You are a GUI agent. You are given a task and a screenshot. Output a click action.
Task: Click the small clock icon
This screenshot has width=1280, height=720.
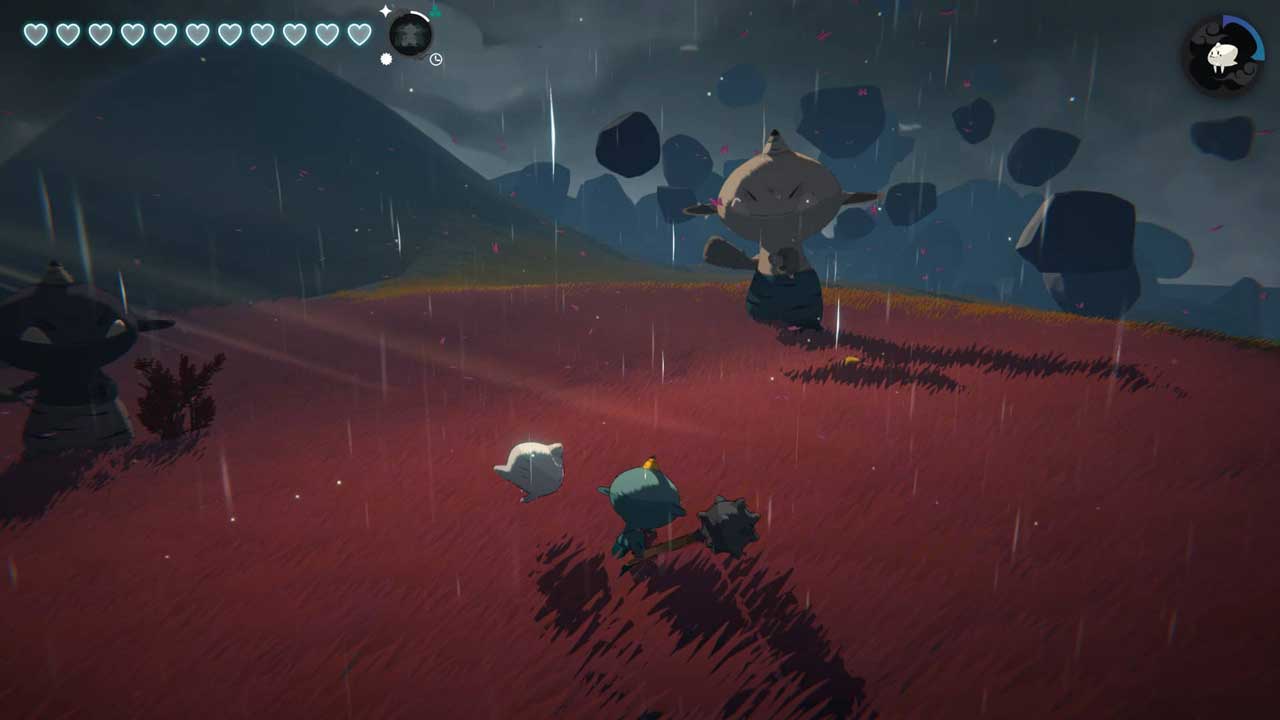click(436, 60)
